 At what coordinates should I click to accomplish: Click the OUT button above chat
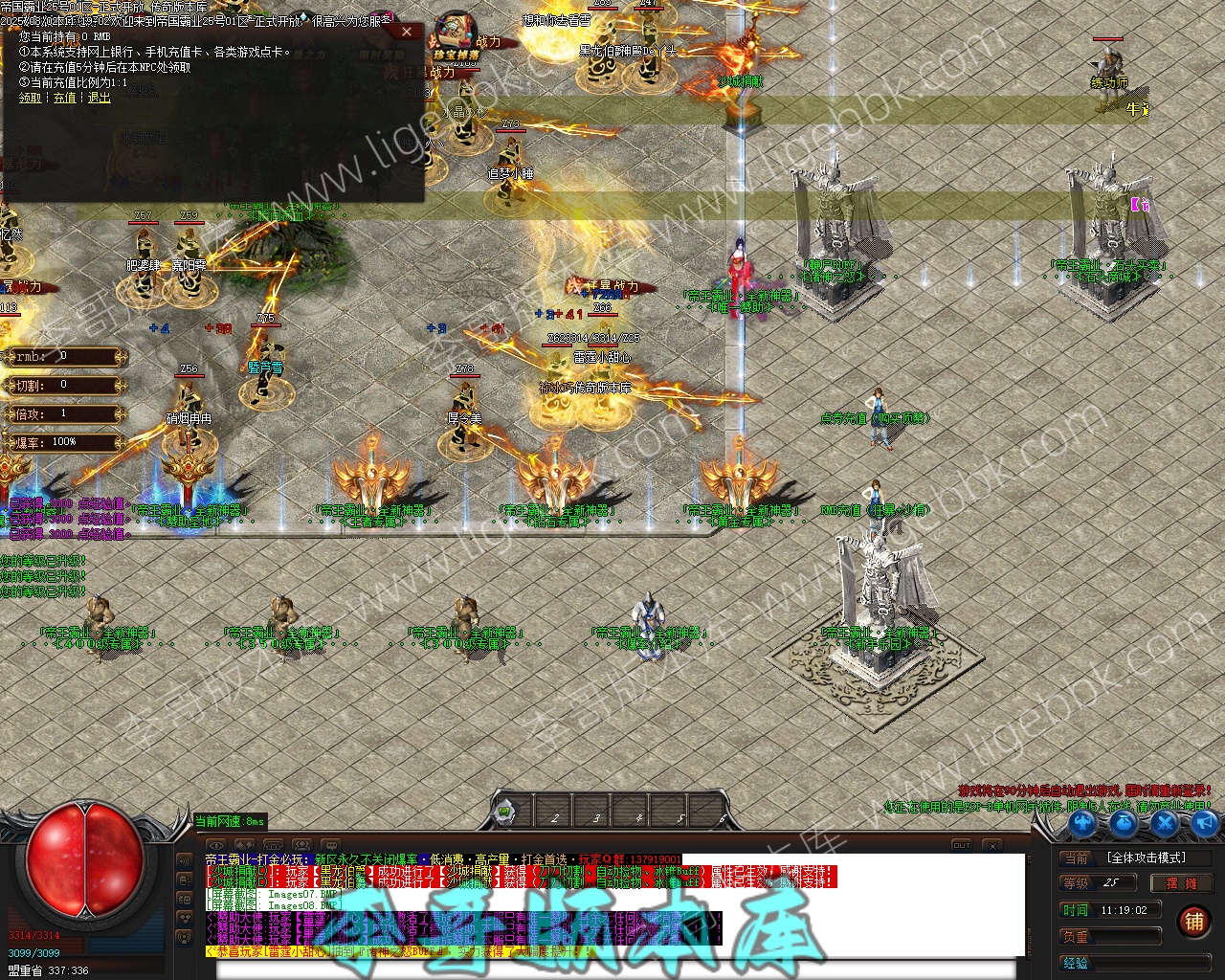962,845
